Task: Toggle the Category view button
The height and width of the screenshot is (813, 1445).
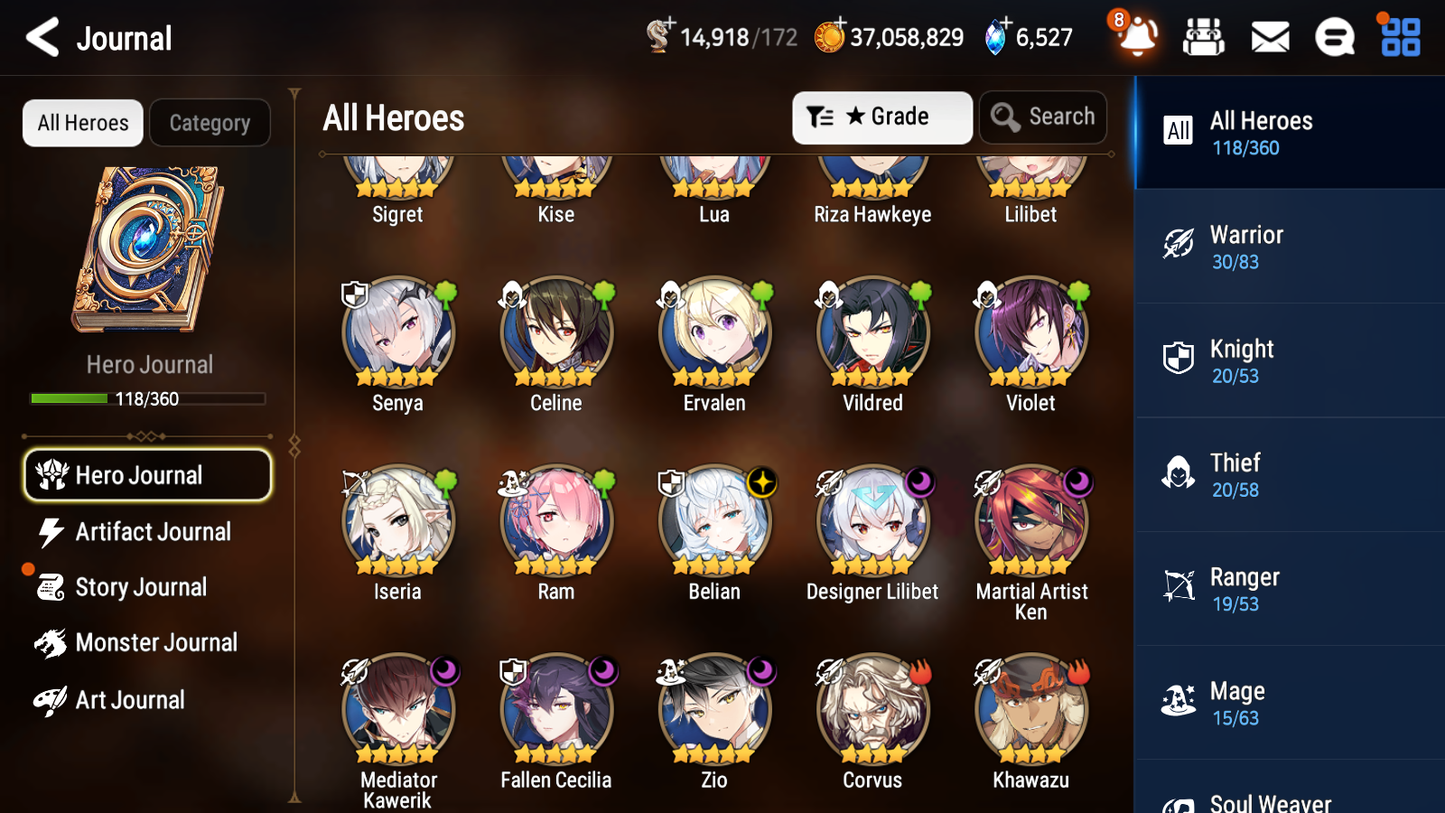Action: pyautogui.click(x=210, y=122)
